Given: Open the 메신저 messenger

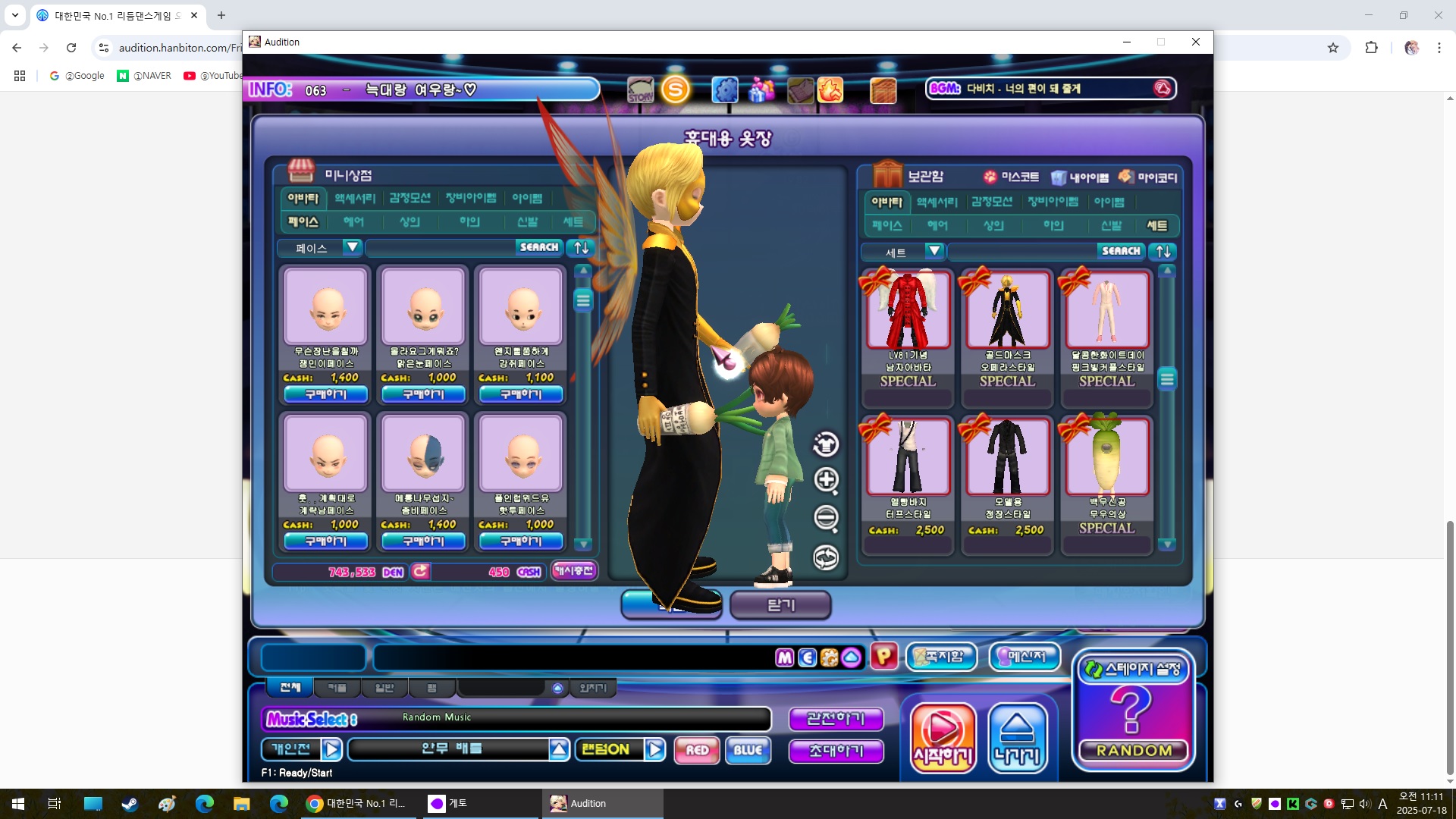Looking at the screenshot, I should click(1025, 657).
